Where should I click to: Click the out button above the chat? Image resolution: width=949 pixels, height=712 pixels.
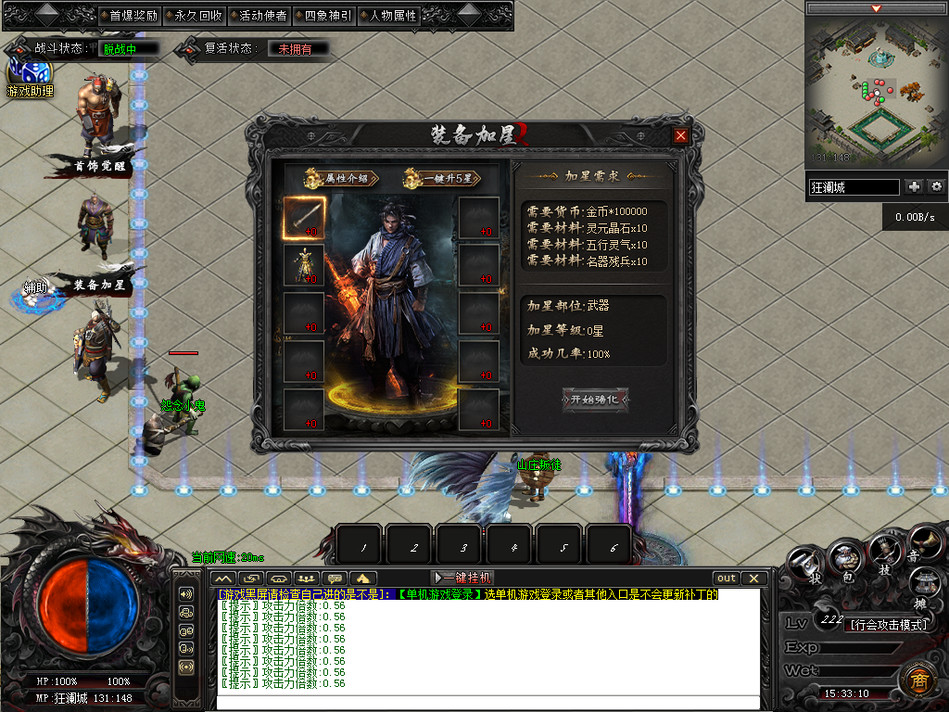click(727, 578)
